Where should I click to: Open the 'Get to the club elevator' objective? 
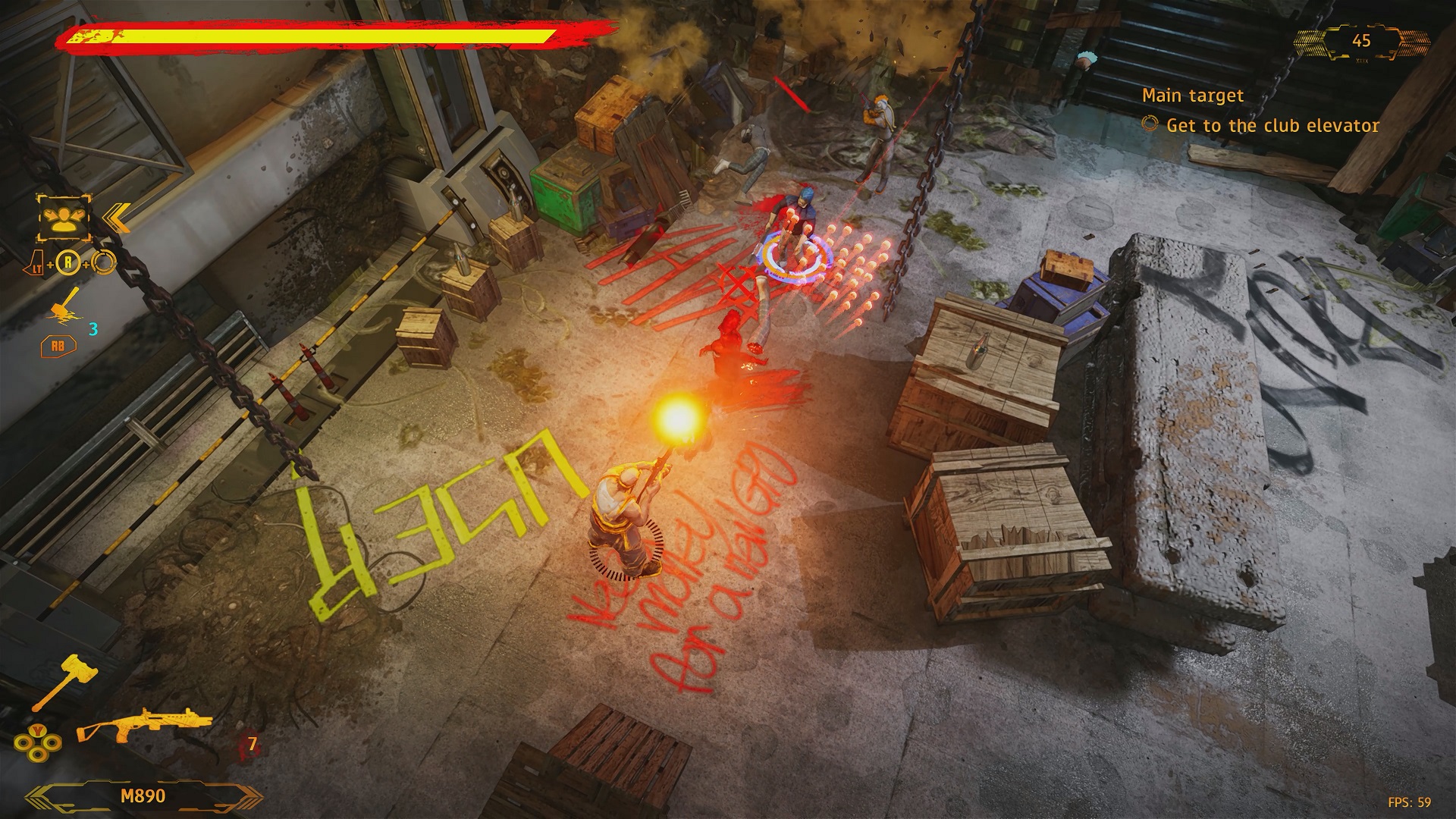(x=1272, y=126)
